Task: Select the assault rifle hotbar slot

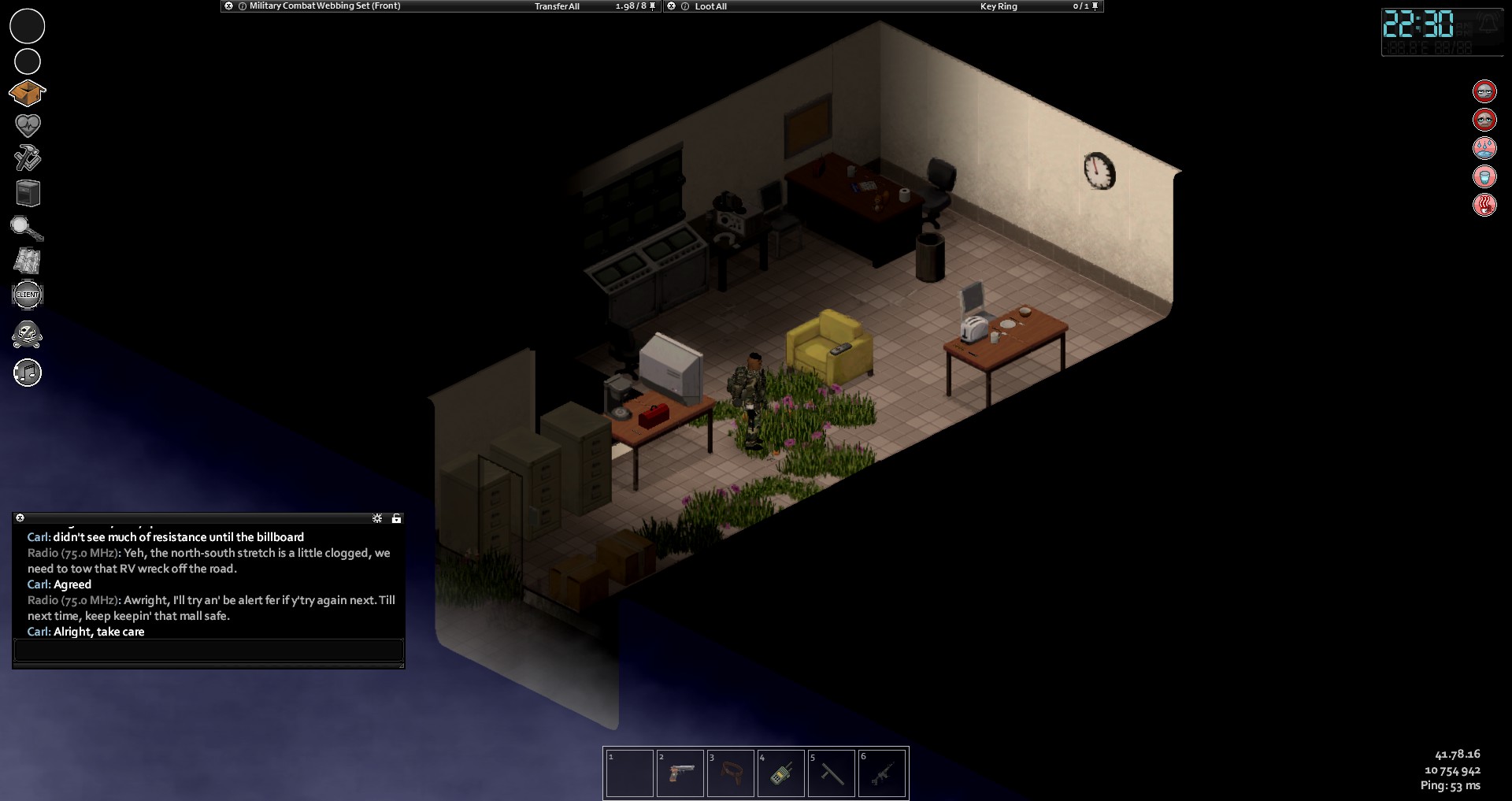Action: [882, 773]
